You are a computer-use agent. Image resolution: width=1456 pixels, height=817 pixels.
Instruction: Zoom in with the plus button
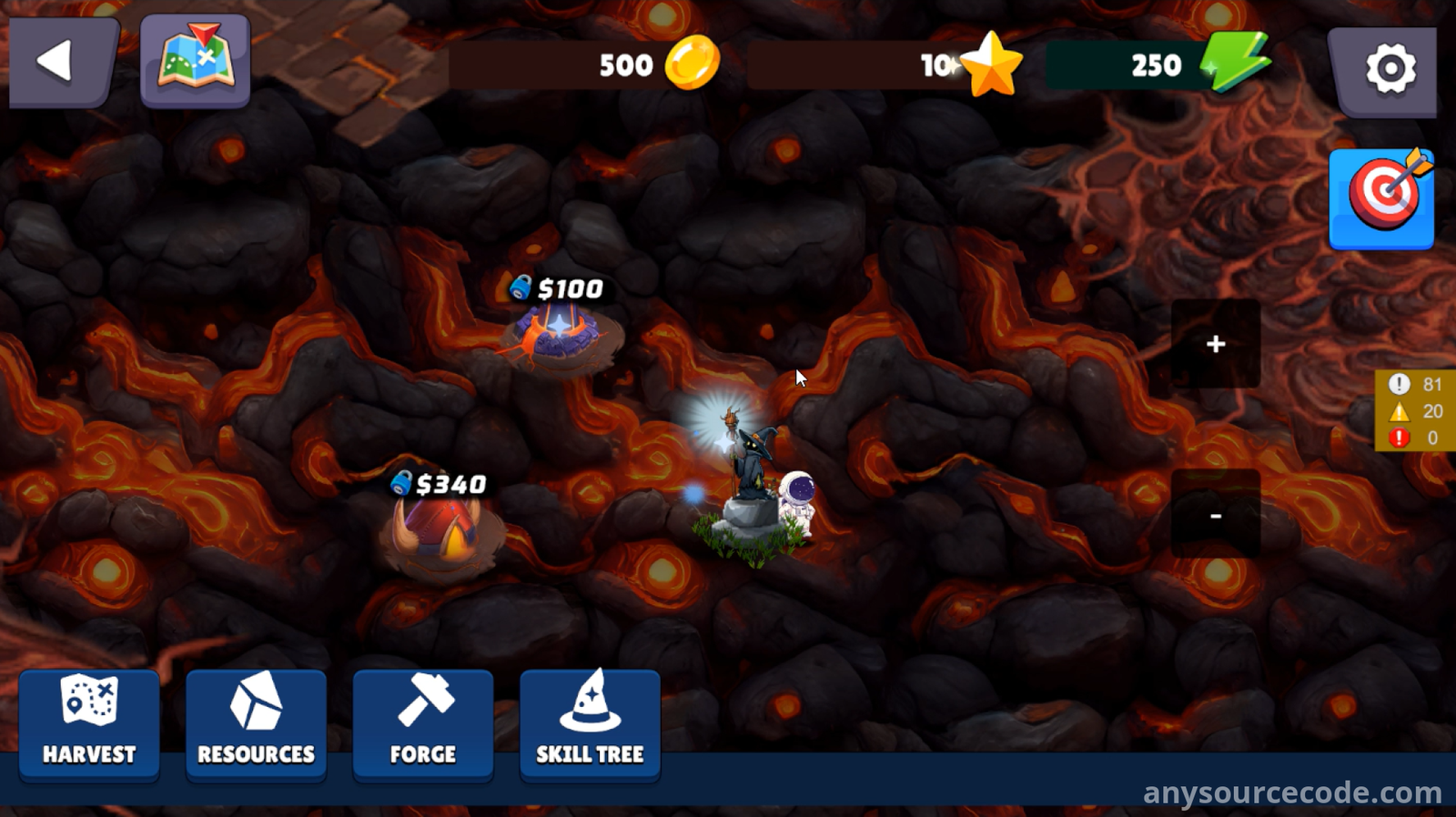[1215, 344]
